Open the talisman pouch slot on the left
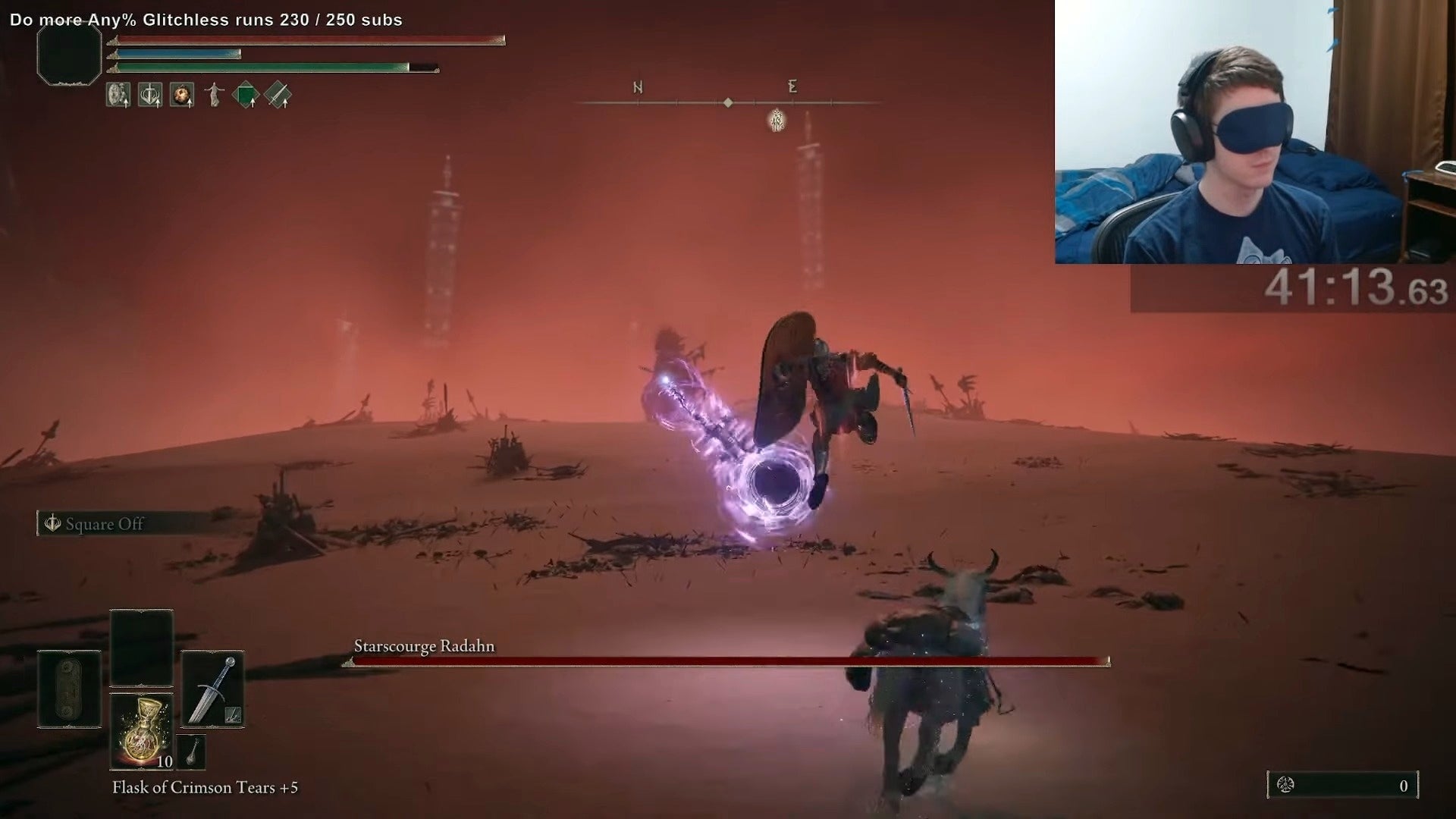Screen dimensions: 1456x819 69,687
